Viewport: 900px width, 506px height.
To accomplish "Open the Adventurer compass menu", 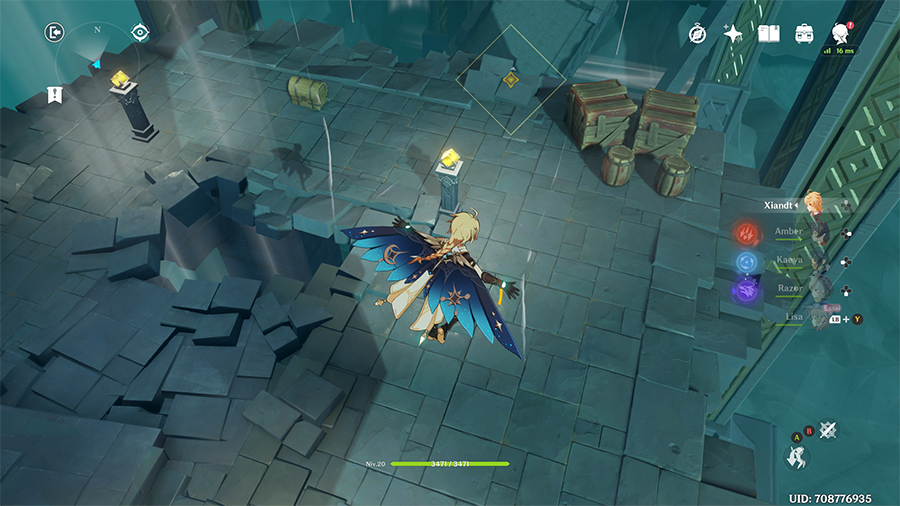I will tap(698, 34).
